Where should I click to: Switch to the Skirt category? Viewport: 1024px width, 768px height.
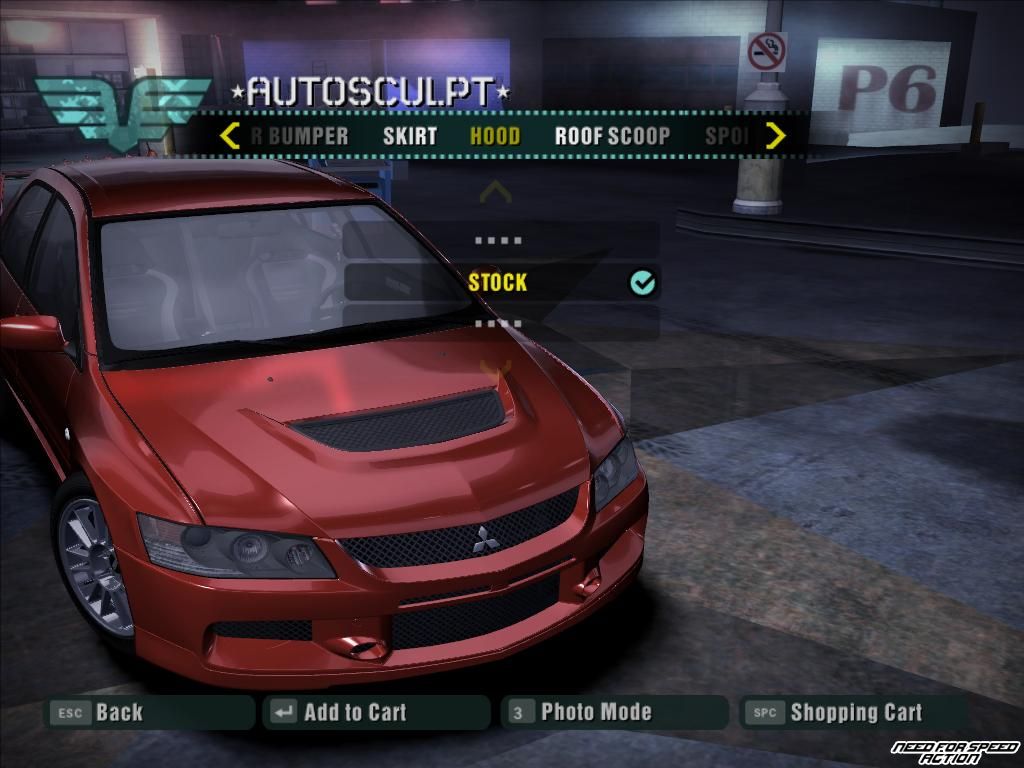410,137
